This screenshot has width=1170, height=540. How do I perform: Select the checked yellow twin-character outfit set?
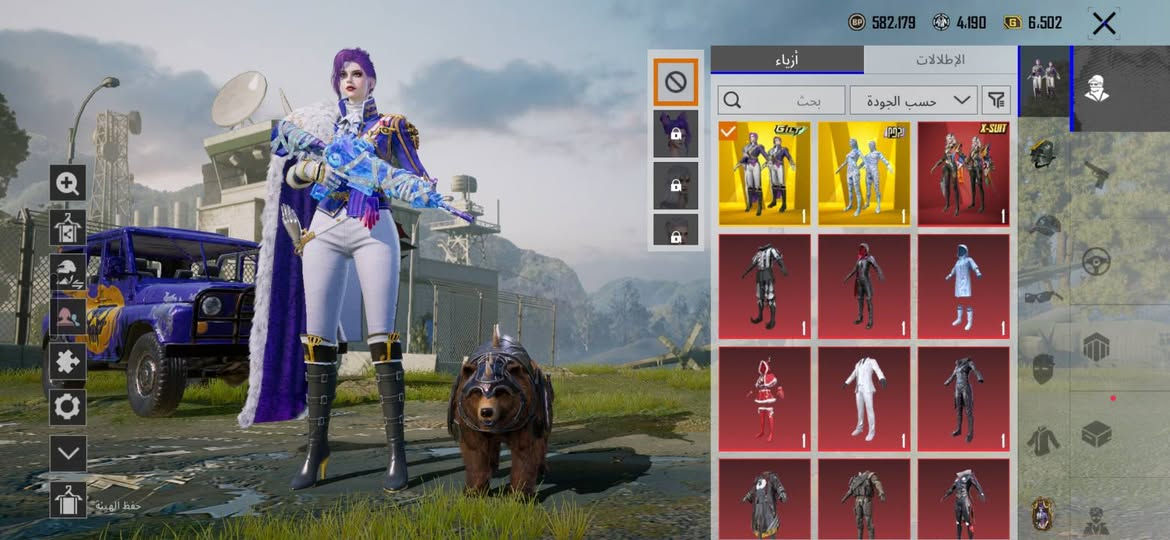[764, 174]
